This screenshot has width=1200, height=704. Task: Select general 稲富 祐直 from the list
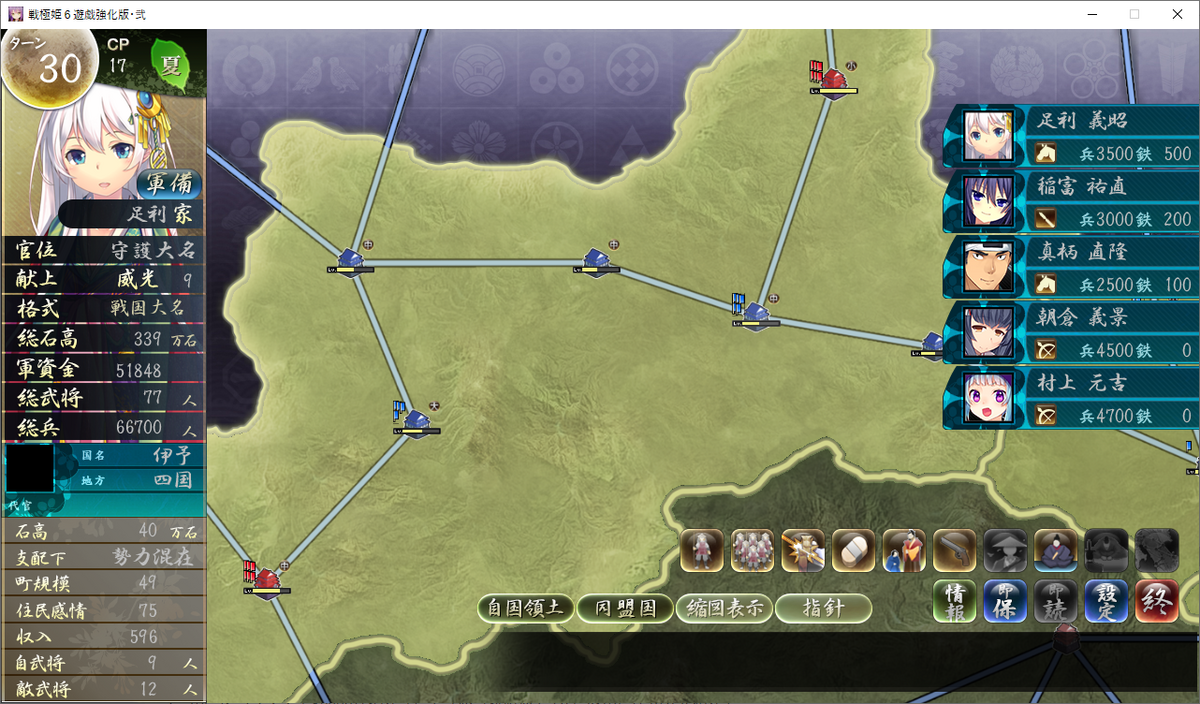tap(1070, 202)
